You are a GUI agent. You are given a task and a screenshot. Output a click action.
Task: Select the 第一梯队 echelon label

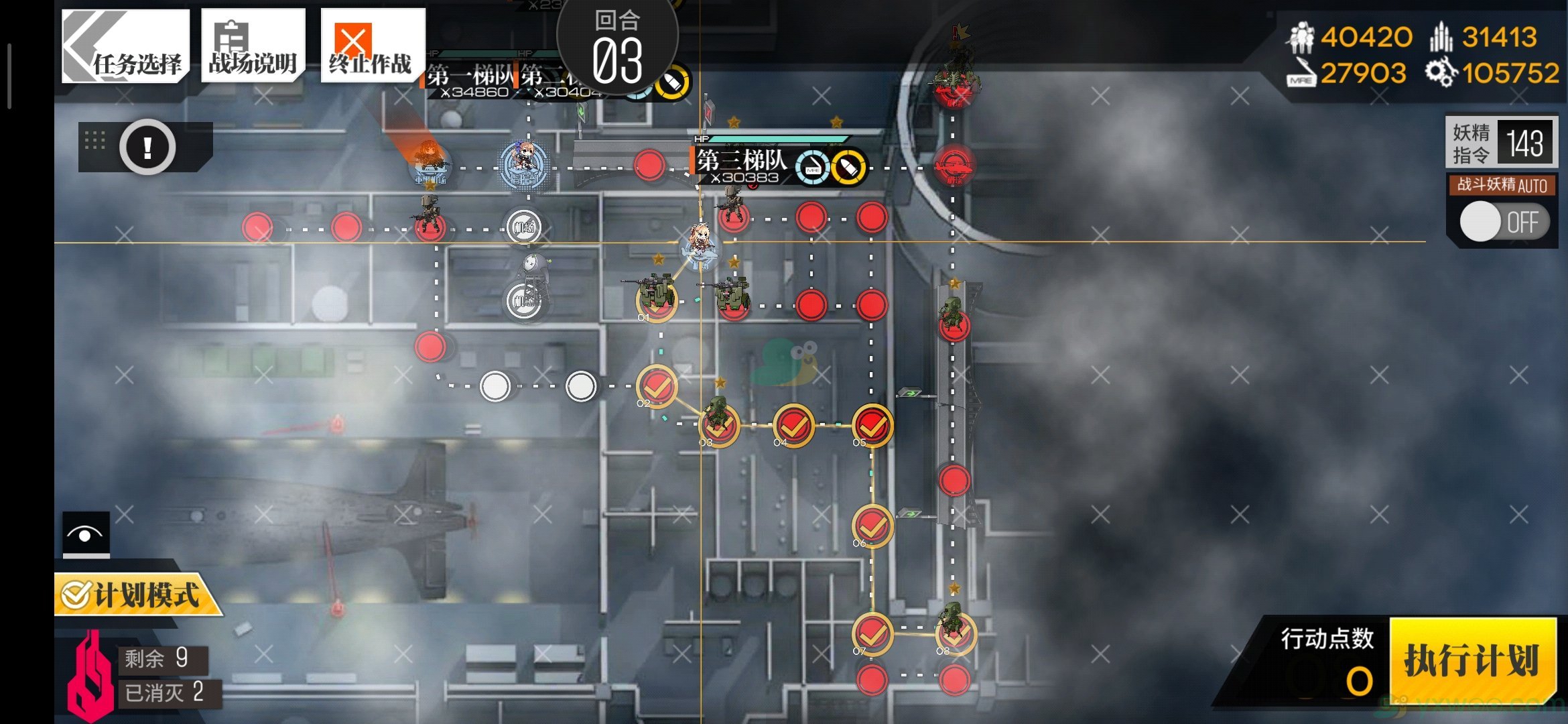[469, 76]
